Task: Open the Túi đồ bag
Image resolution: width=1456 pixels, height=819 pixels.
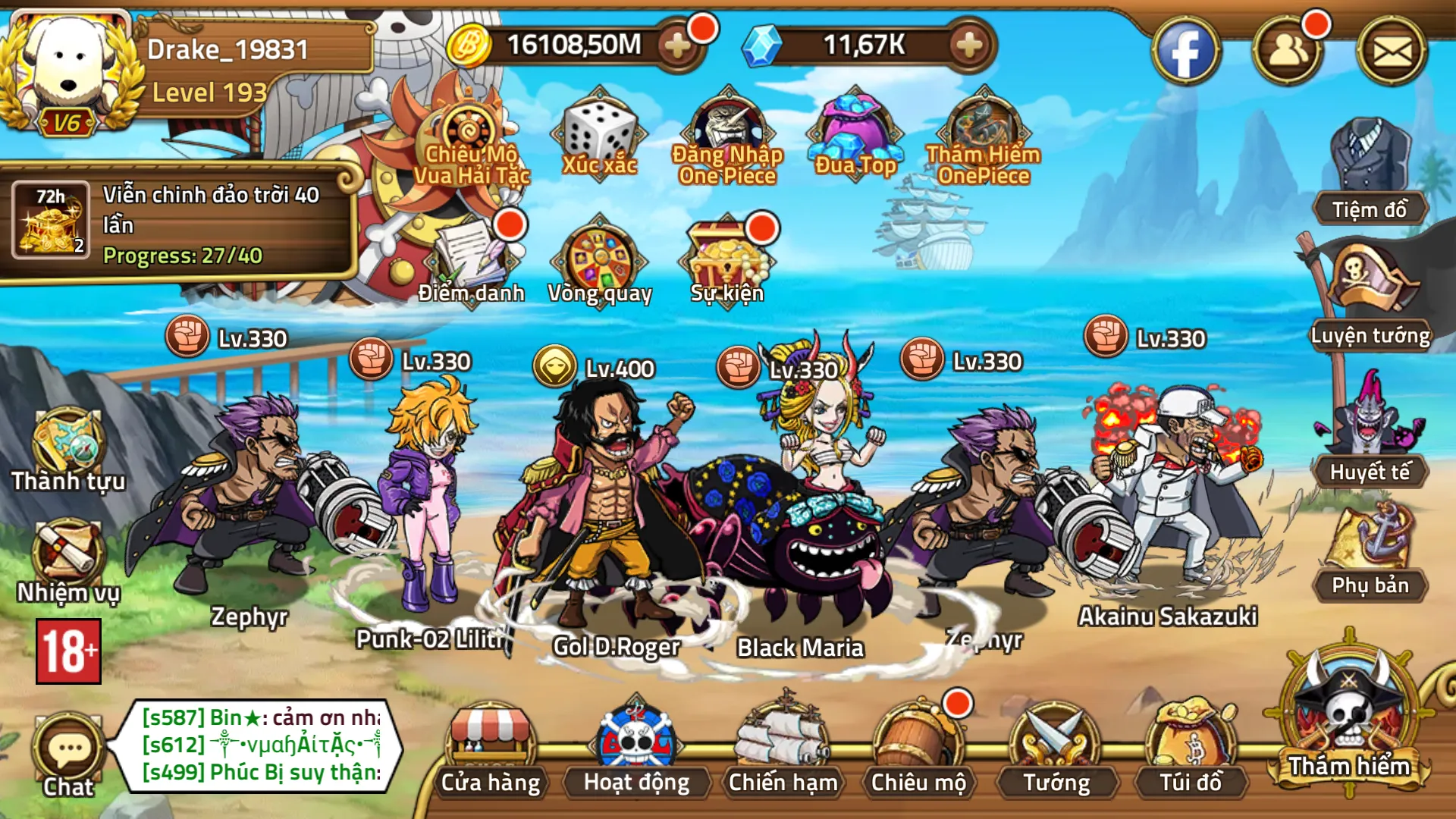Action: point(1191,751)
